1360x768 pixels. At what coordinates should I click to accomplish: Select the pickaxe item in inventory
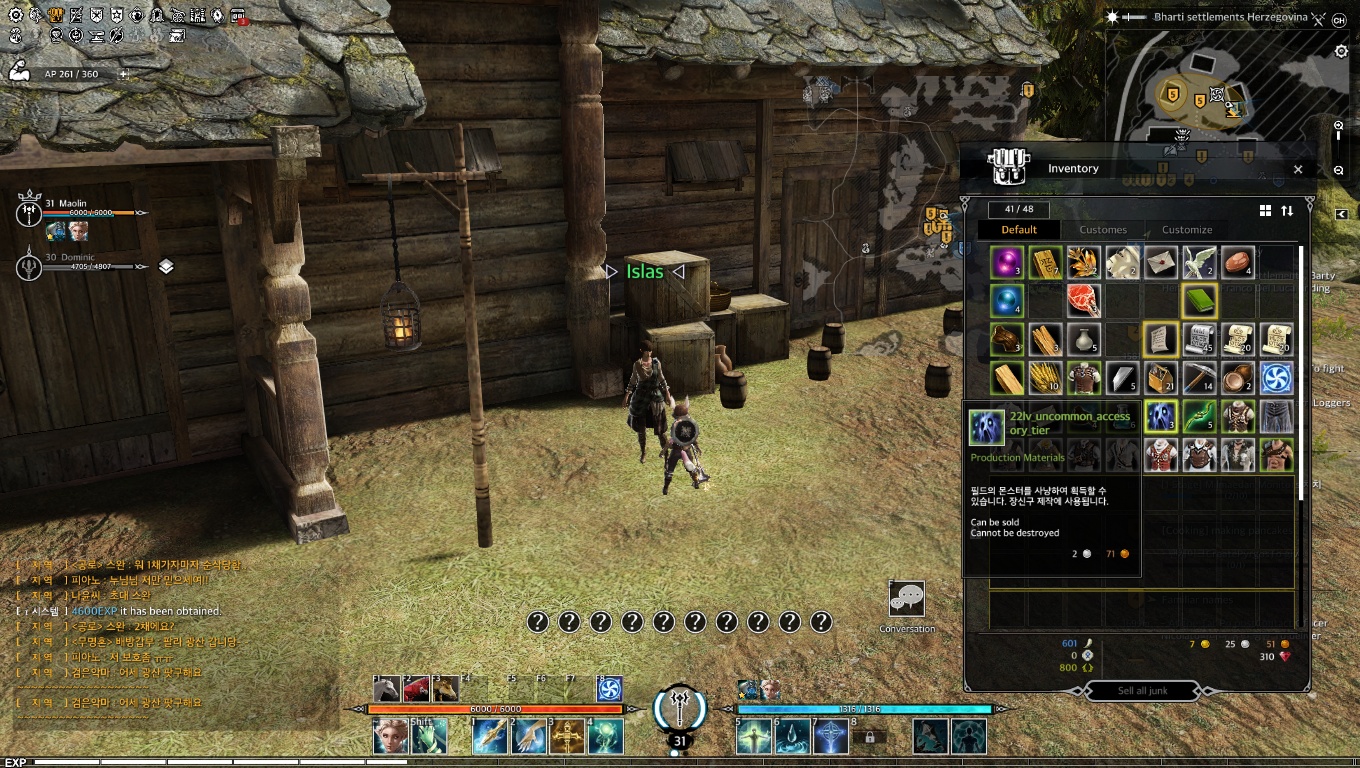[1199, 378]
